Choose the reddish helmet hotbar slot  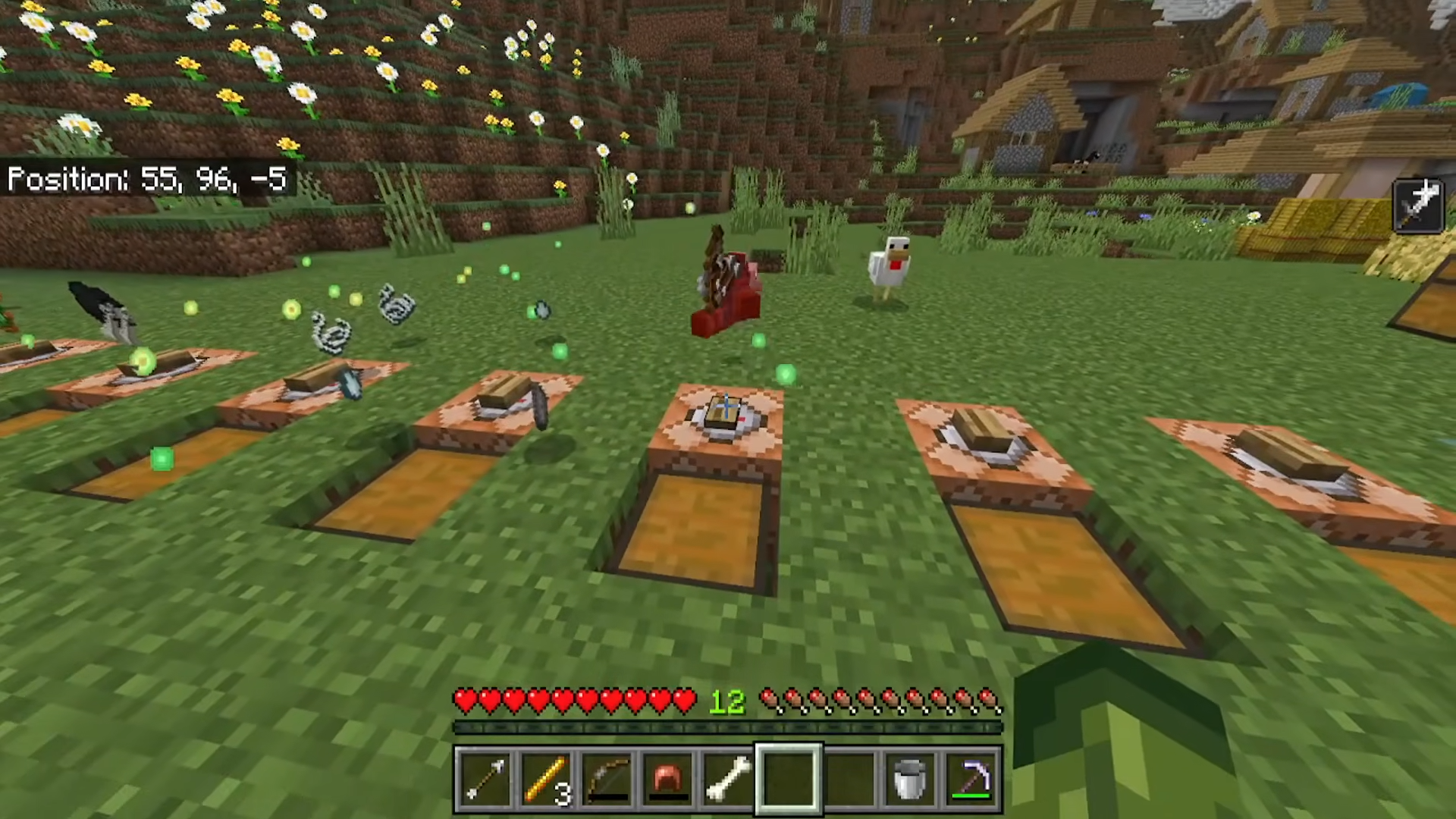667,779
